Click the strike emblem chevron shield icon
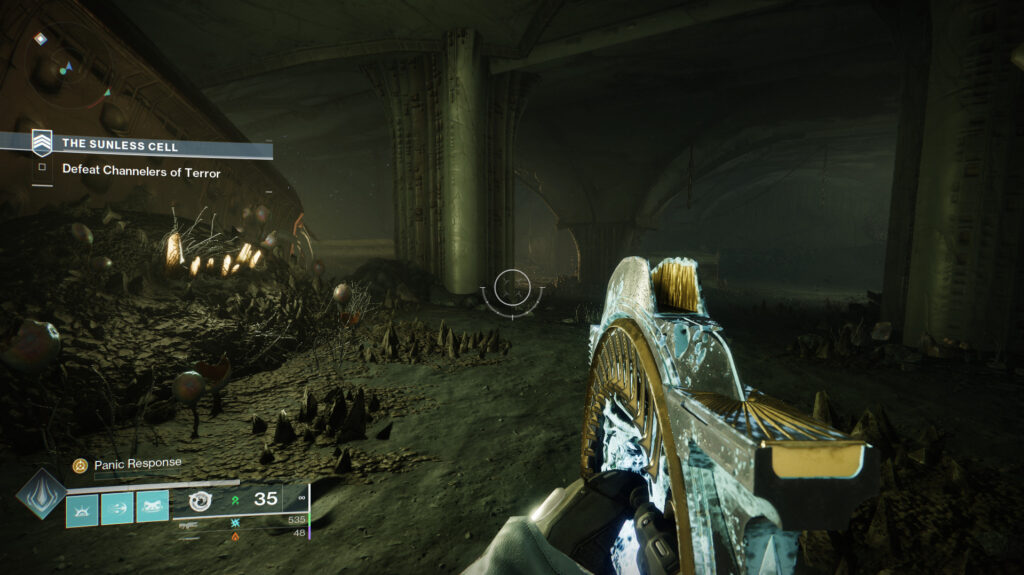 click(x=42, y=143)
